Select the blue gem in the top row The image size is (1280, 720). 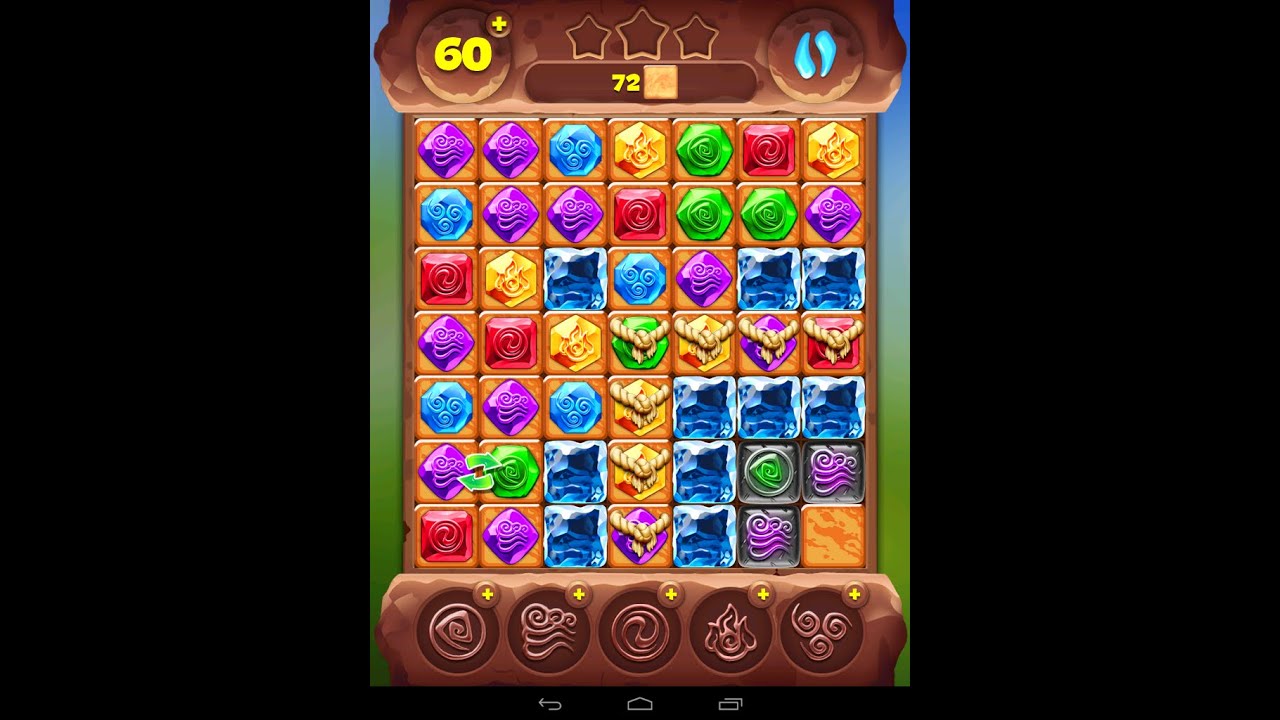[x=575, y=150]
